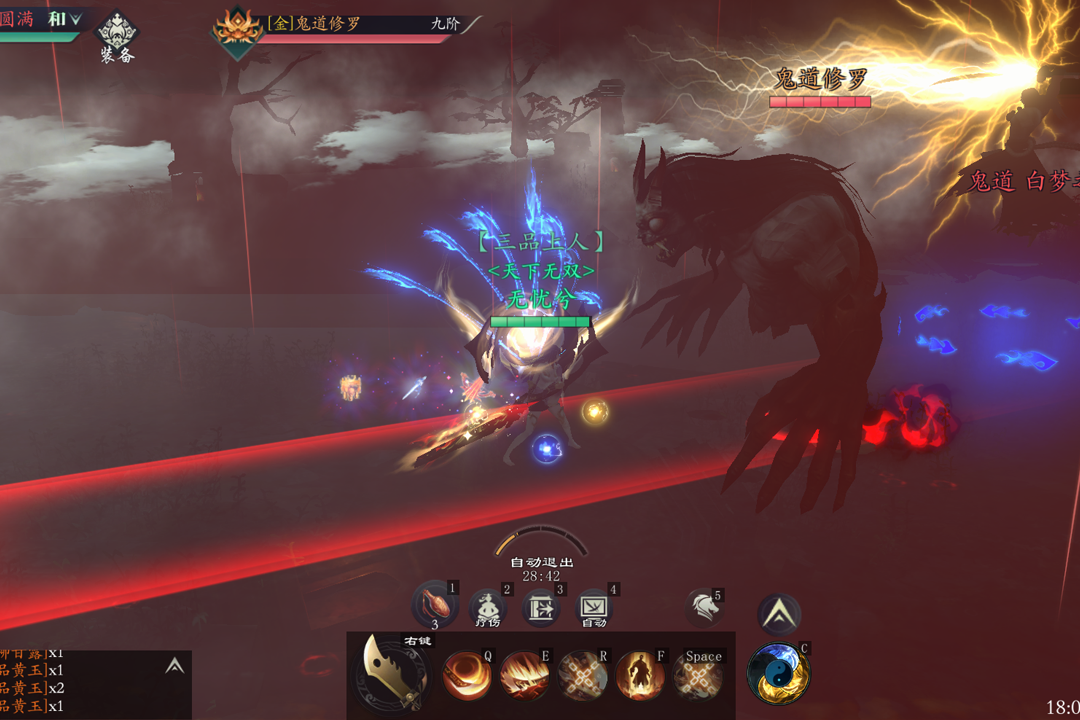Activate the 疗伤 healing meditation
This screenshot has height=720, width=1080.
point(488,608)
